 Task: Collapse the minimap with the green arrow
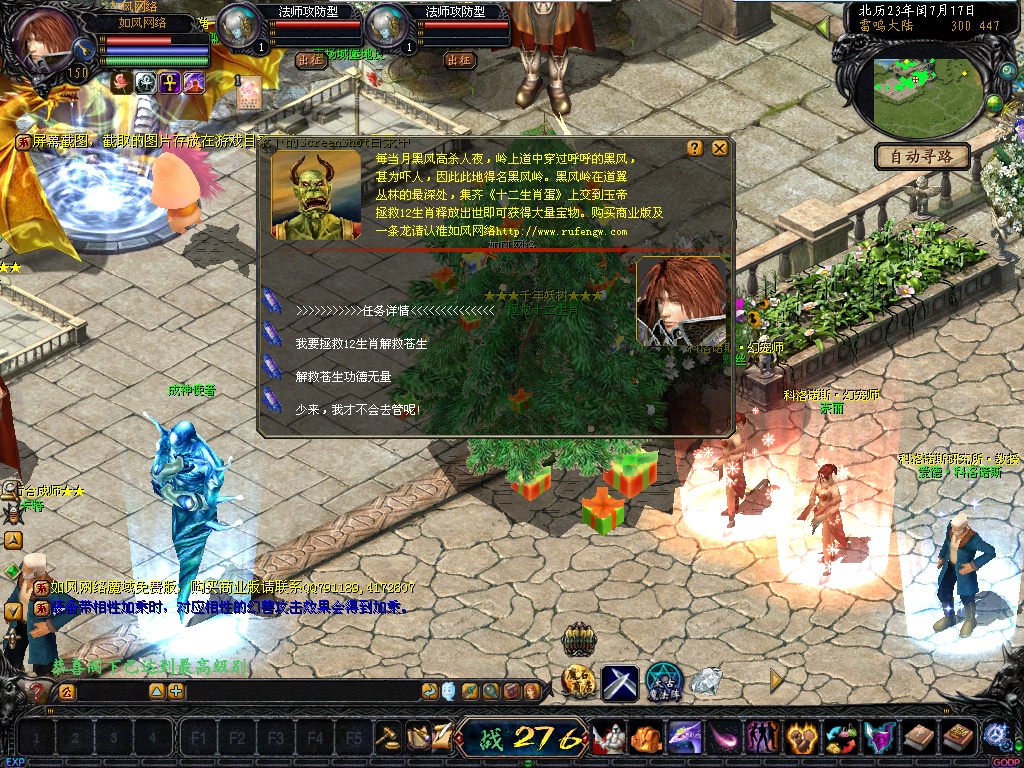823,27
